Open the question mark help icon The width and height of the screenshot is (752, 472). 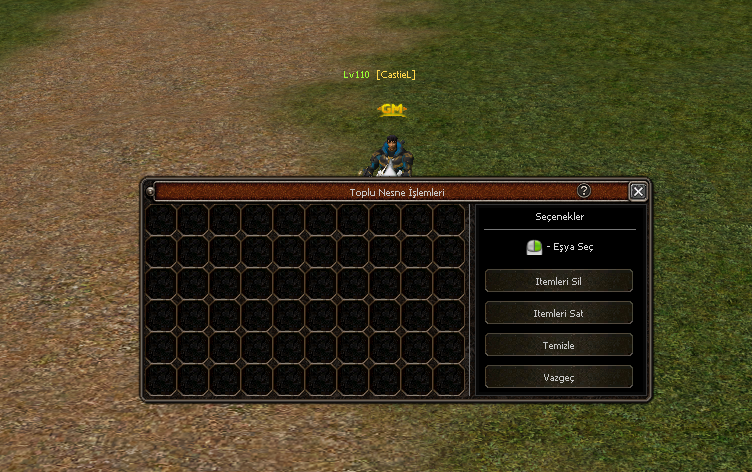pyautogui.click(x=584, y=191)
